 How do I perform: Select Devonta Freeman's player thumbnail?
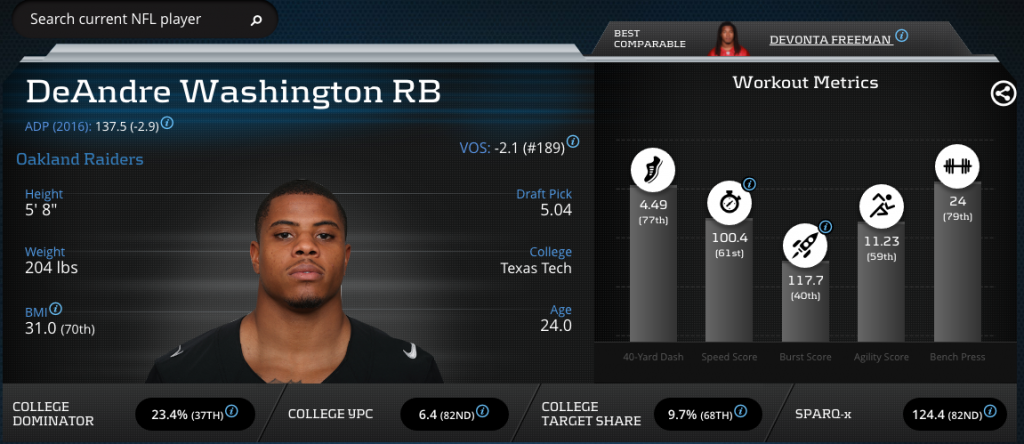coord(730,38)
